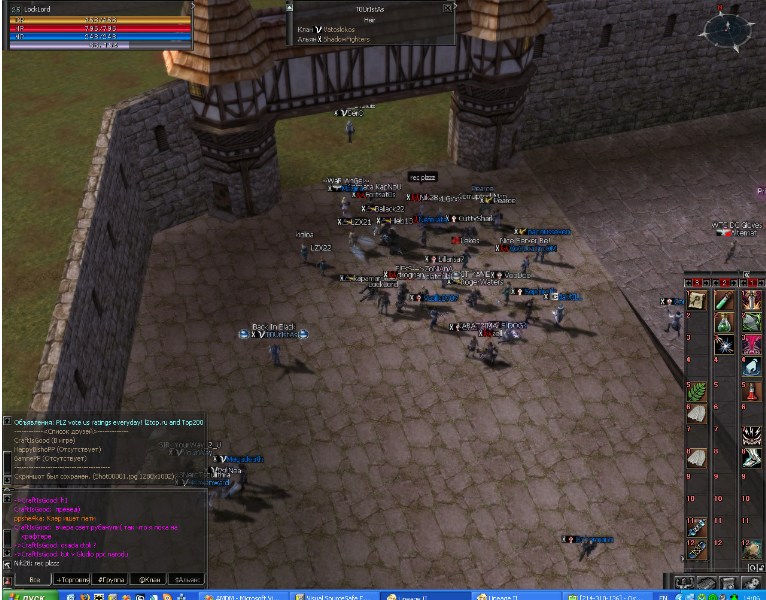Switch to the $Альянс alliance chat tab
This screenshot has width=766, height=600.
187,579
